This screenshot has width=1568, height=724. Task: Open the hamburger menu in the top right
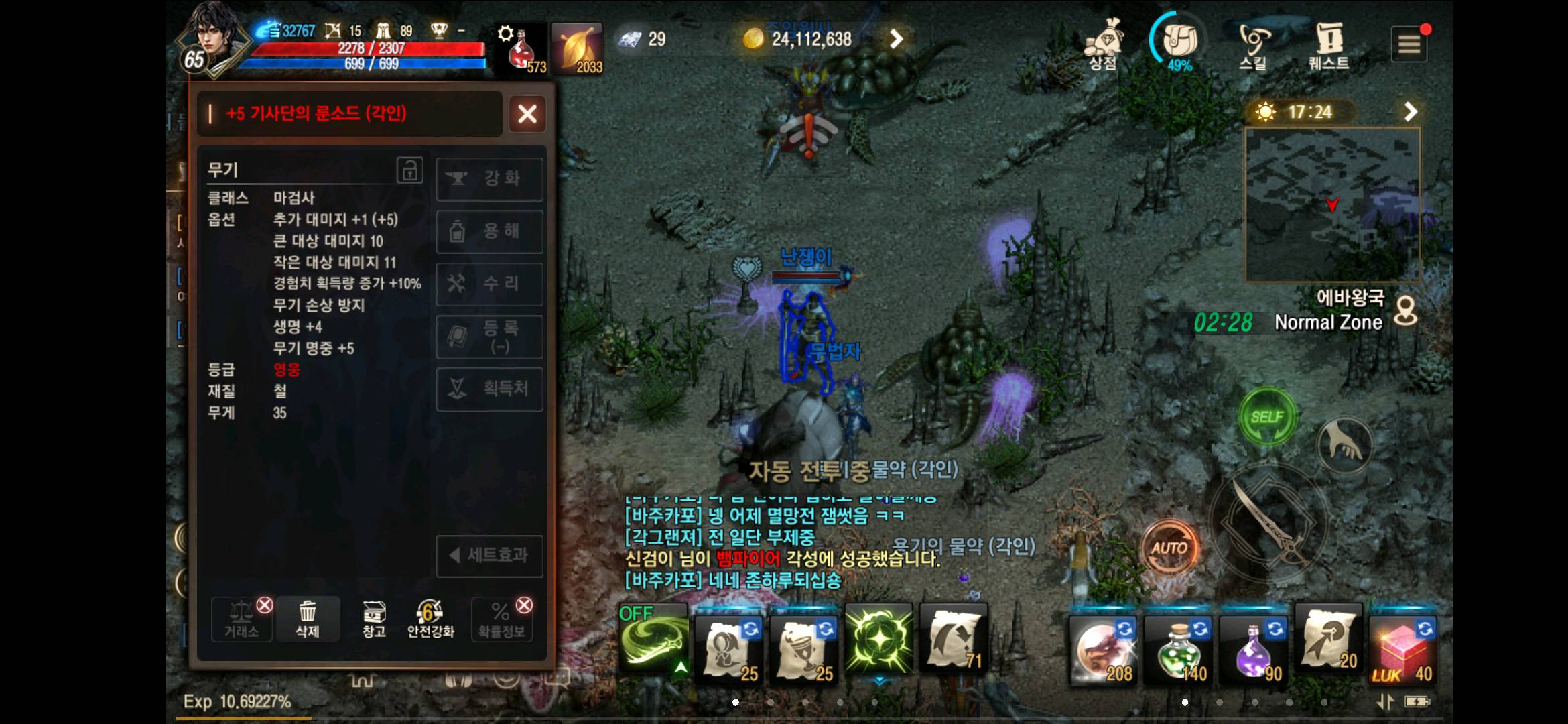tap(1411, 44)
